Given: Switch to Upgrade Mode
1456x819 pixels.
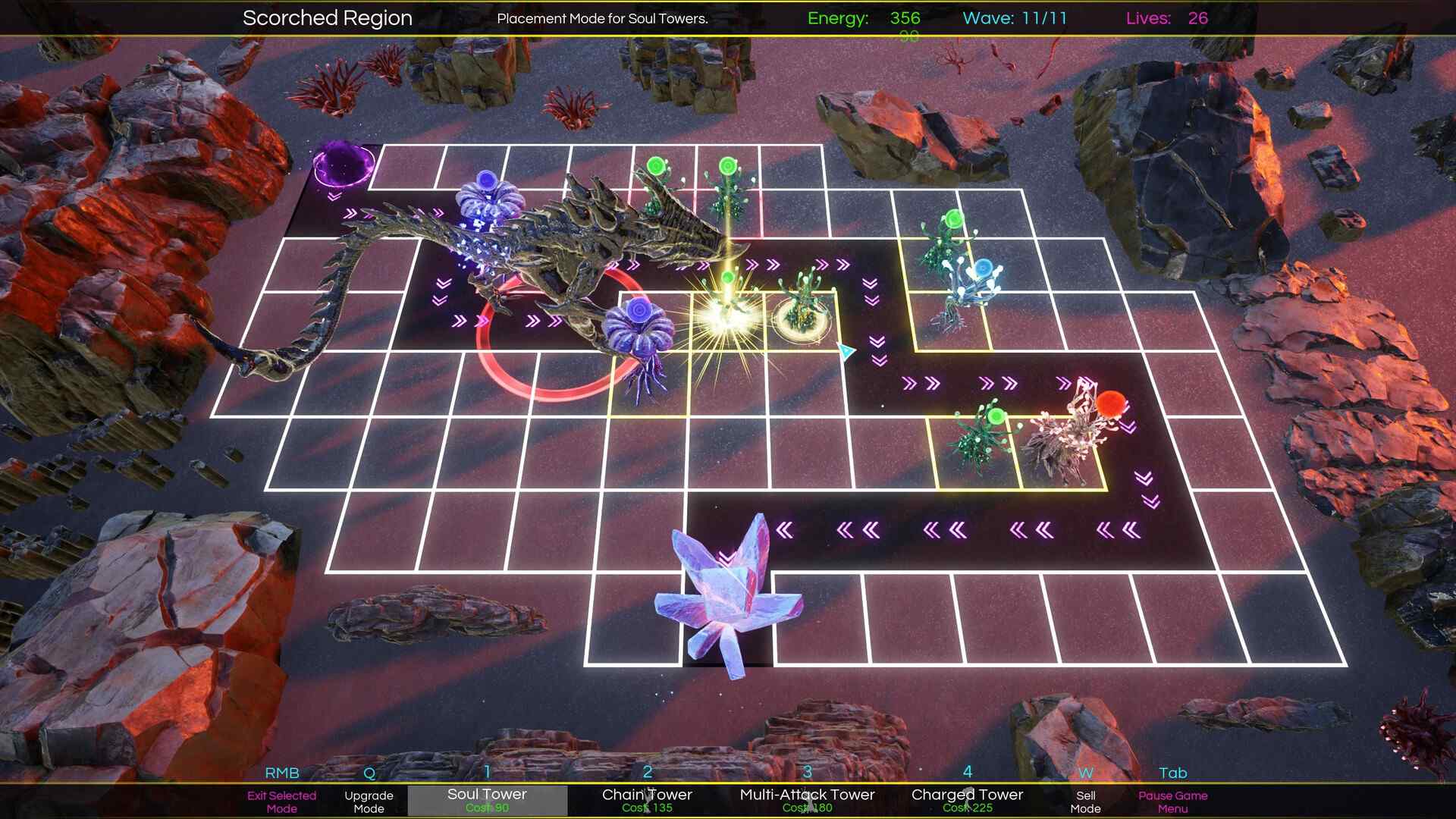Looking at the screenshot, I should point(369,802).
